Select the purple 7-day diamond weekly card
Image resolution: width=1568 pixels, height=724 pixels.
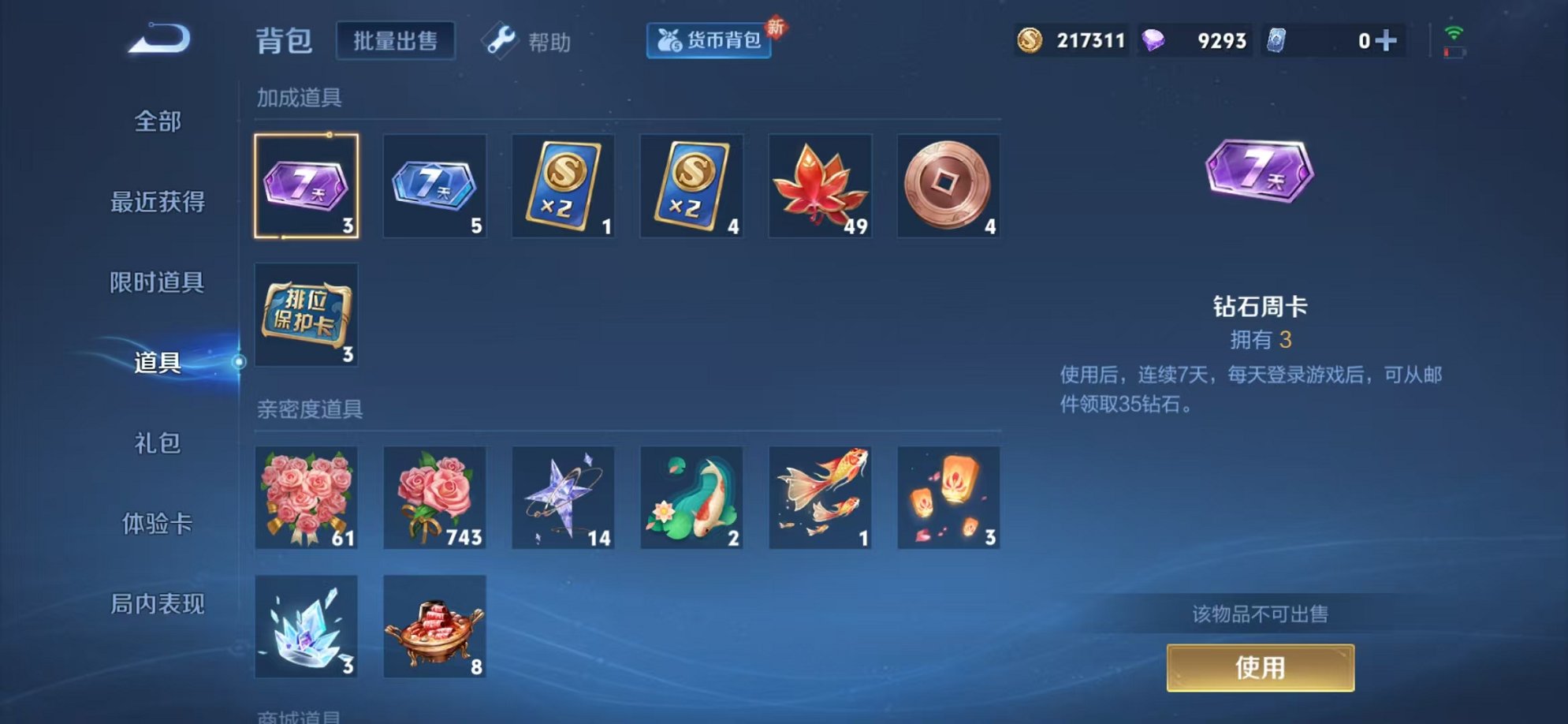307,185
